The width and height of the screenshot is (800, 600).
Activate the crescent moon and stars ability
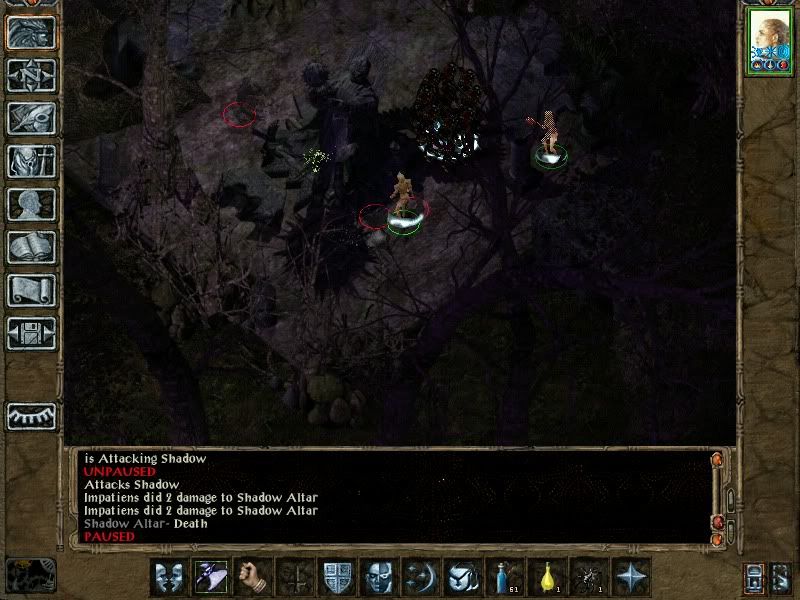(421, 577)
